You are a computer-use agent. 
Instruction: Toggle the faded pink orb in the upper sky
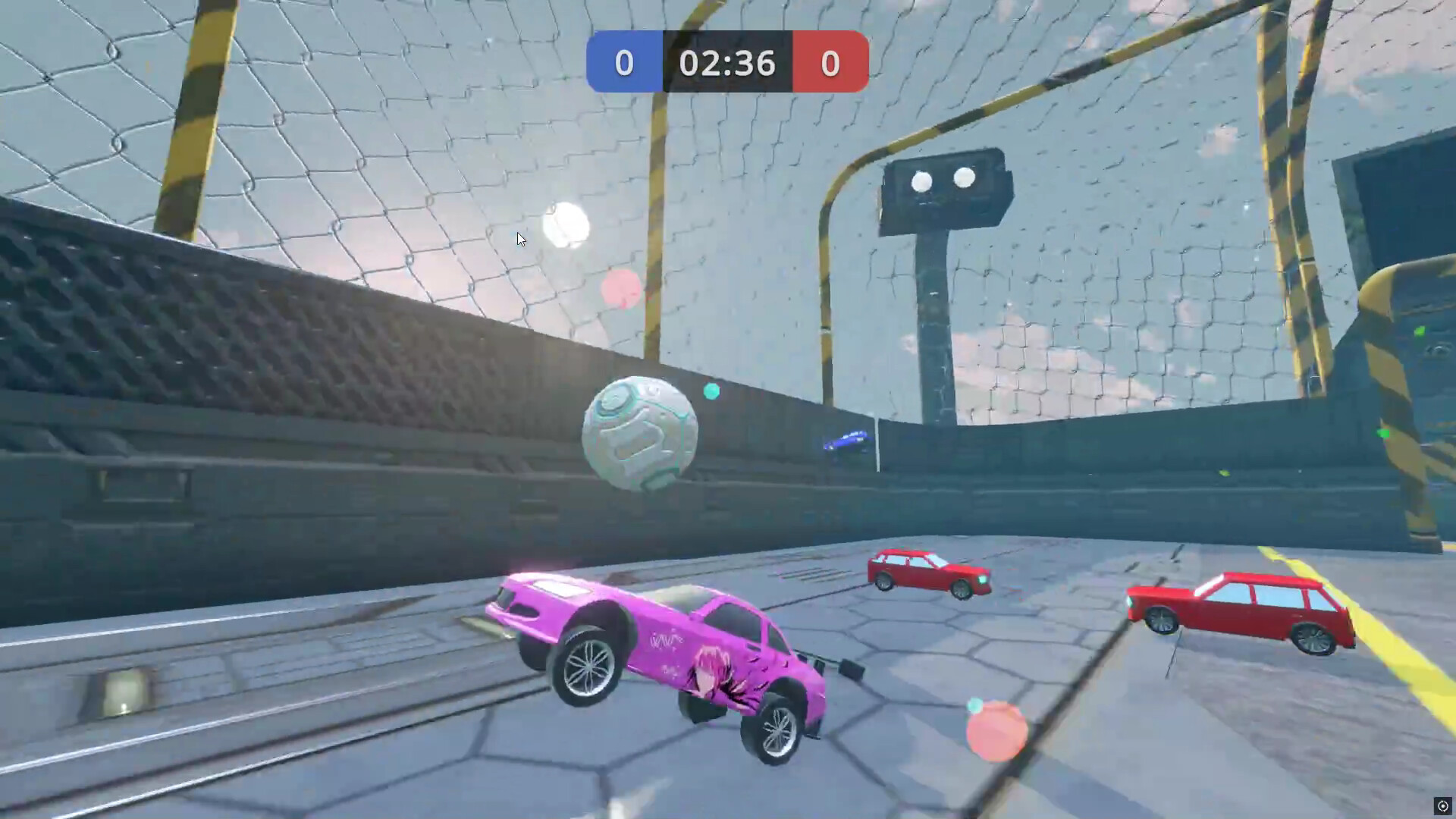[620, 290]
